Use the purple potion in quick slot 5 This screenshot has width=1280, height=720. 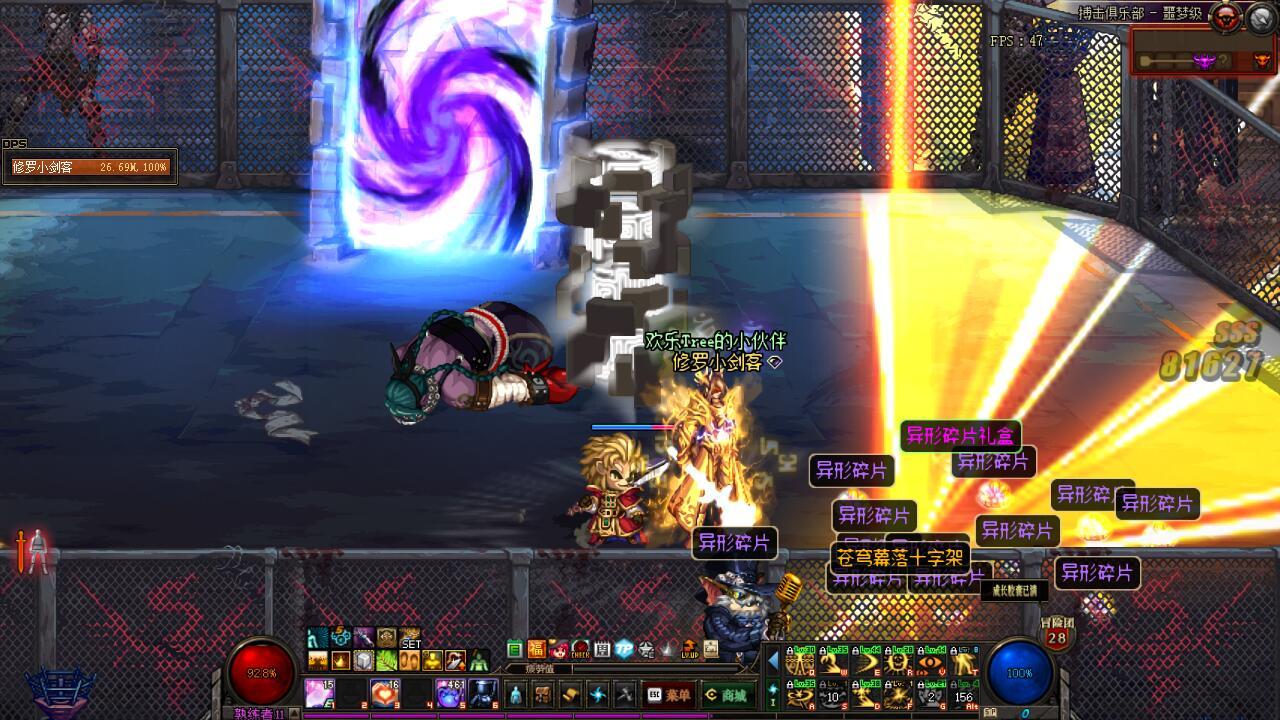tap(450, 692)
